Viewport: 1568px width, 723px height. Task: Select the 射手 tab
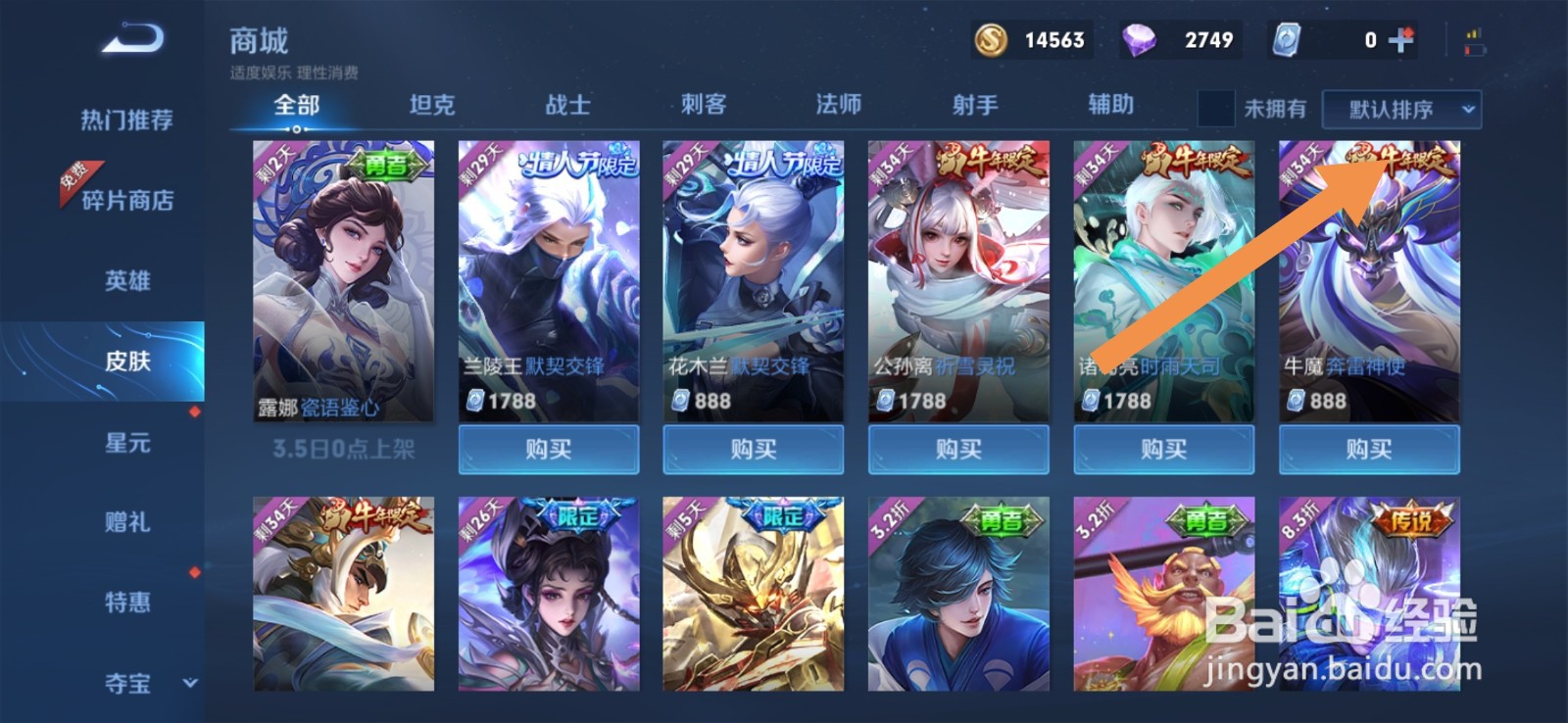click(975, 105)
